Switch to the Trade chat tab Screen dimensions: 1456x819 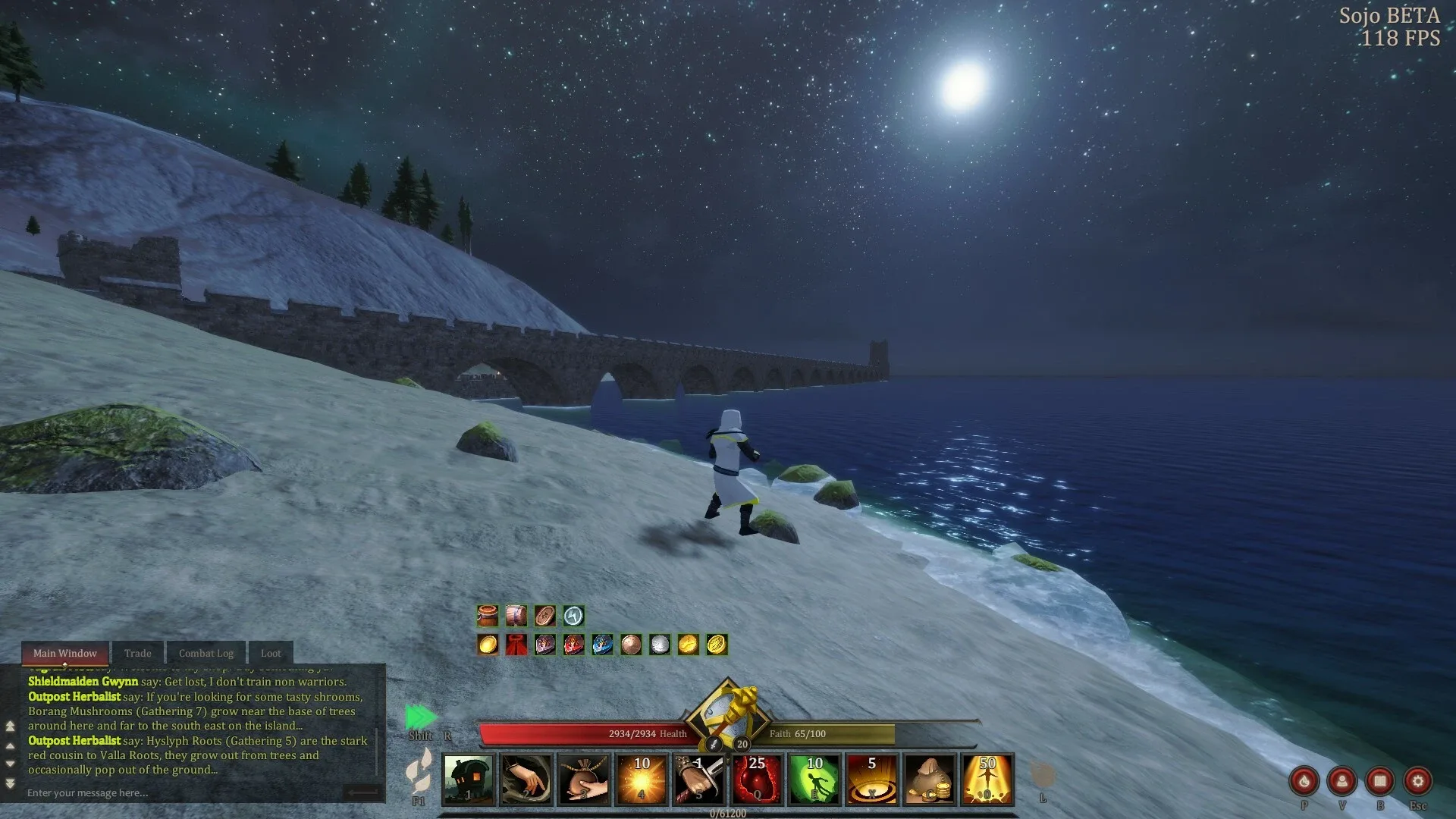coord(137,653)
